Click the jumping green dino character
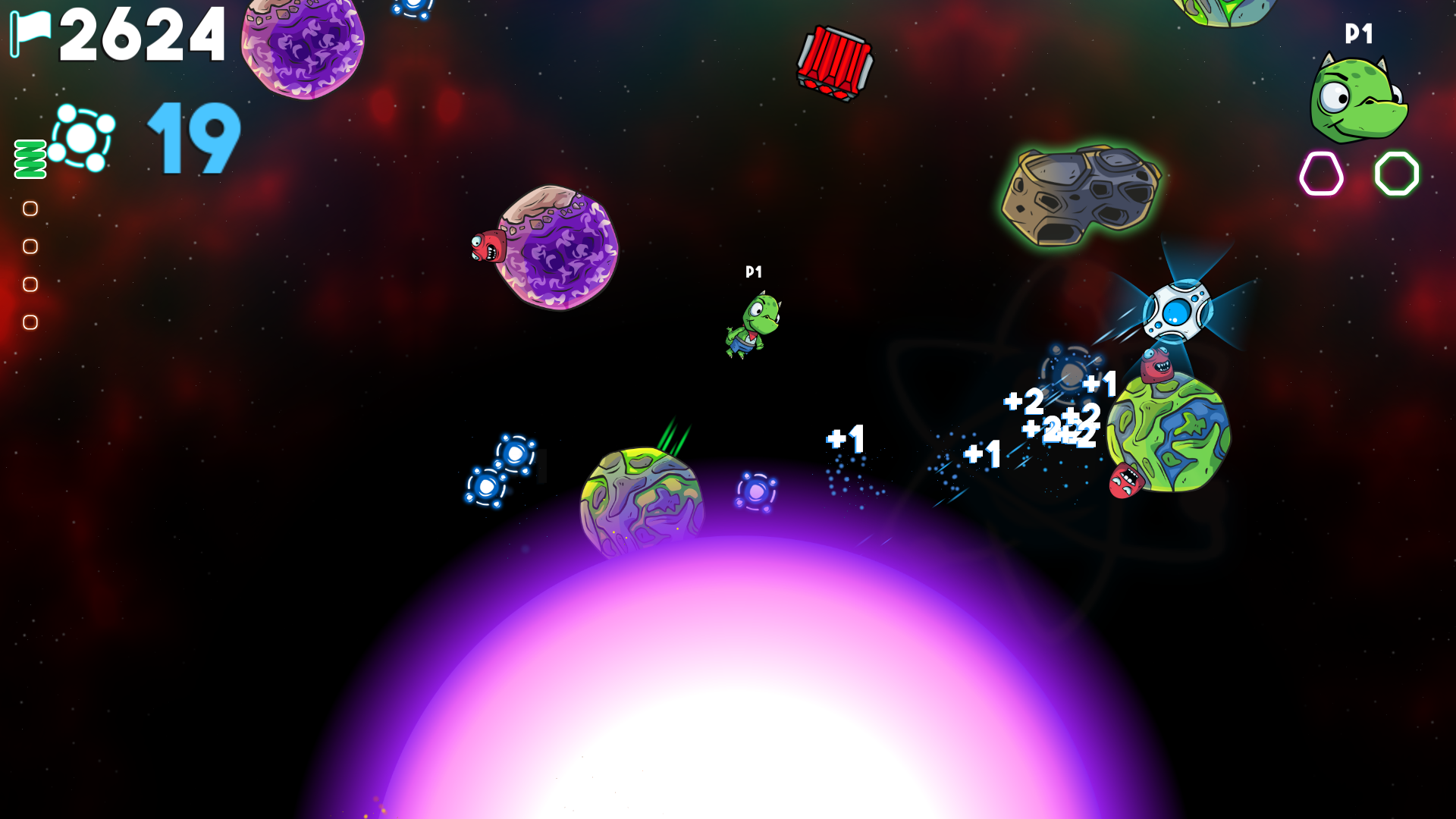 coord(753,328)
